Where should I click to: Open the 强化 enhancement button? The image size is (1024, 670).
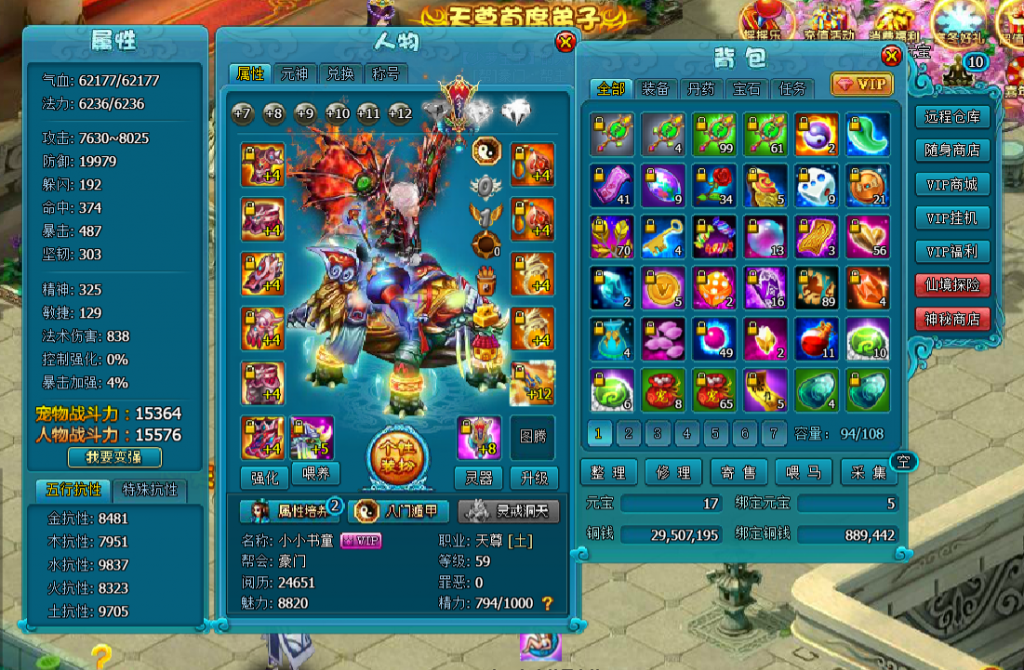(x=263, y=477)
